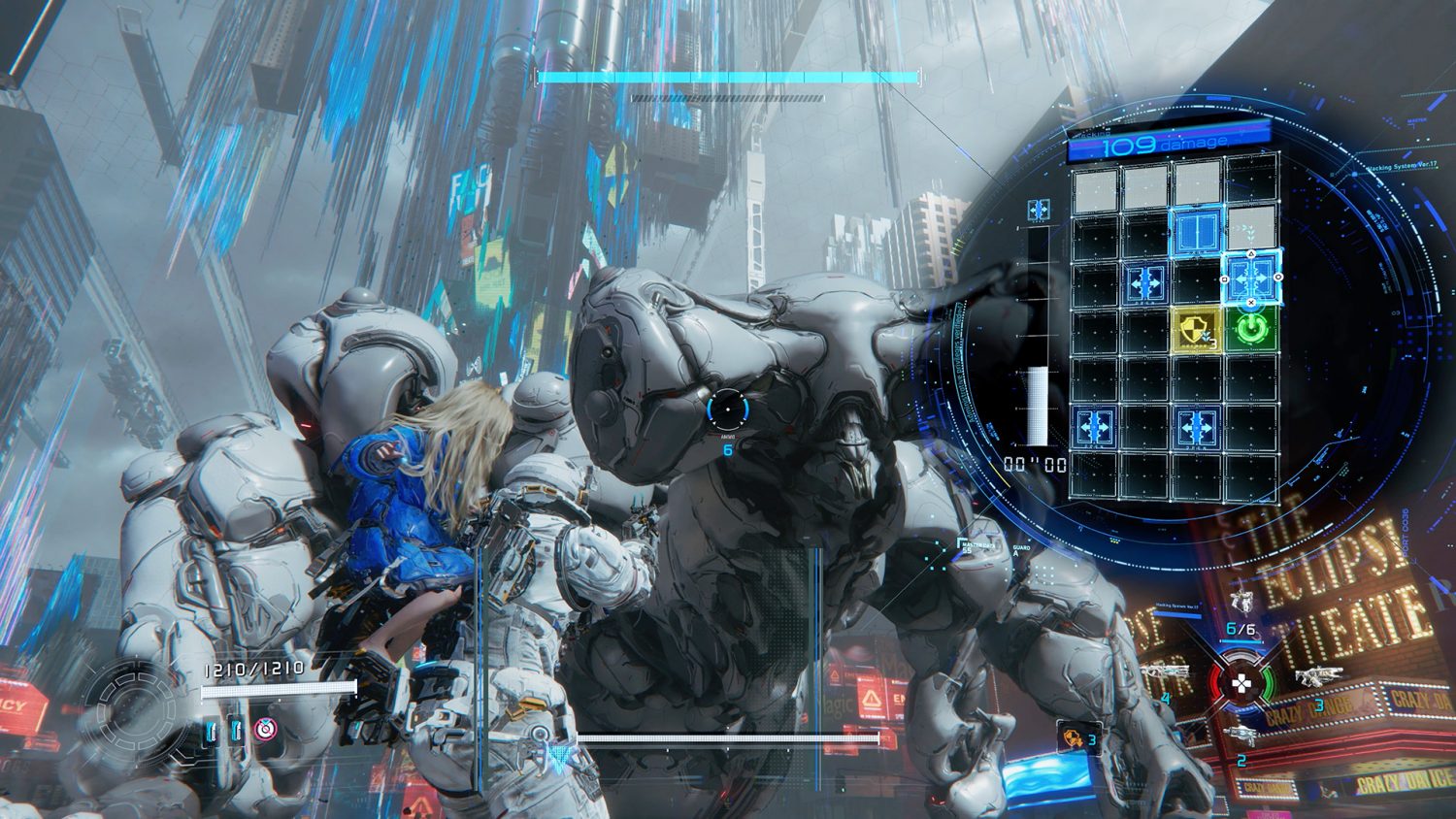Choose the right wheel rifle numbered 3
The image size is (1456, 819).
tap(1318, 678)
